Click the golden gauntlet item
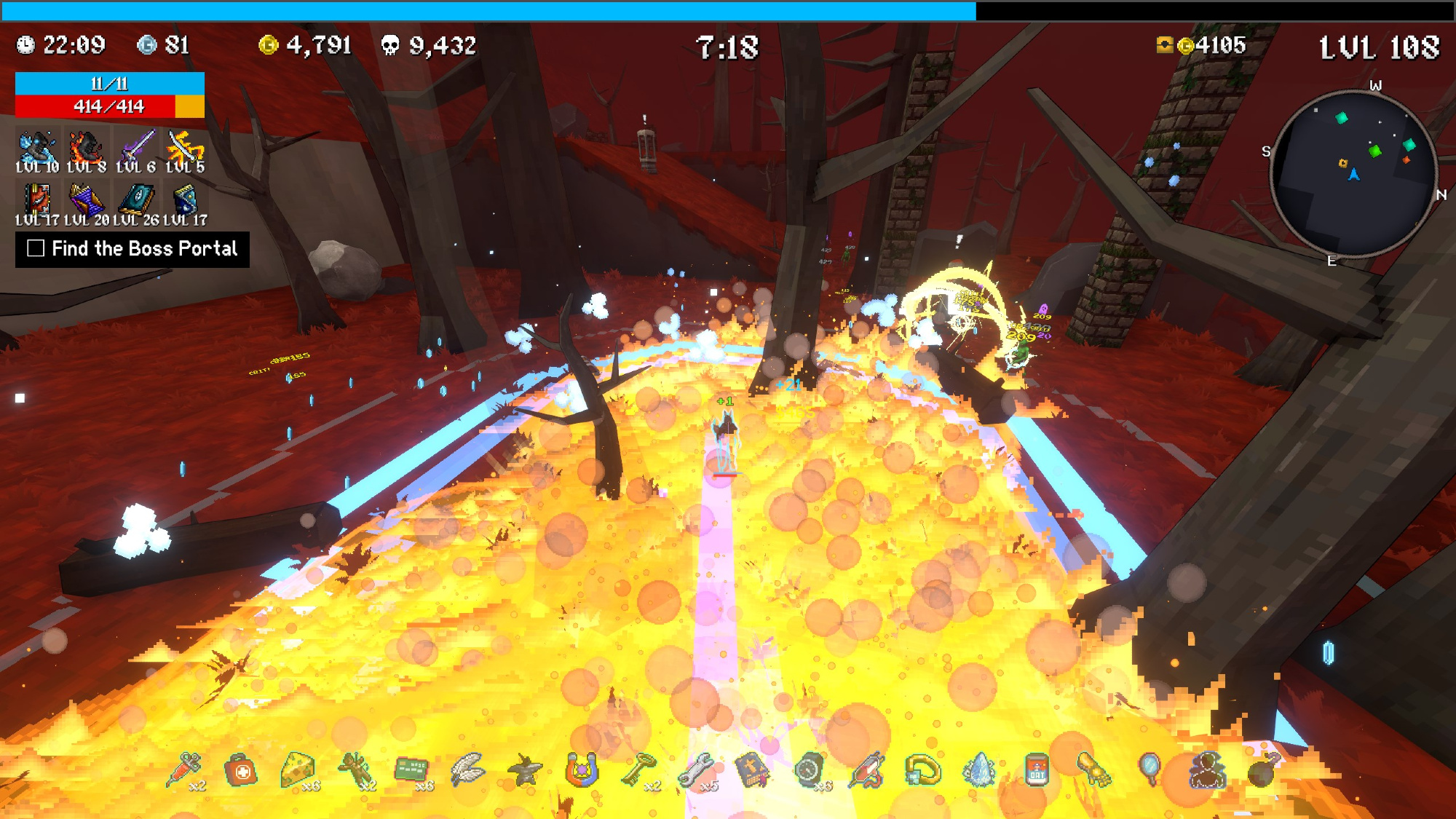Viewport: 1456px width, 819px height. 1093,769
